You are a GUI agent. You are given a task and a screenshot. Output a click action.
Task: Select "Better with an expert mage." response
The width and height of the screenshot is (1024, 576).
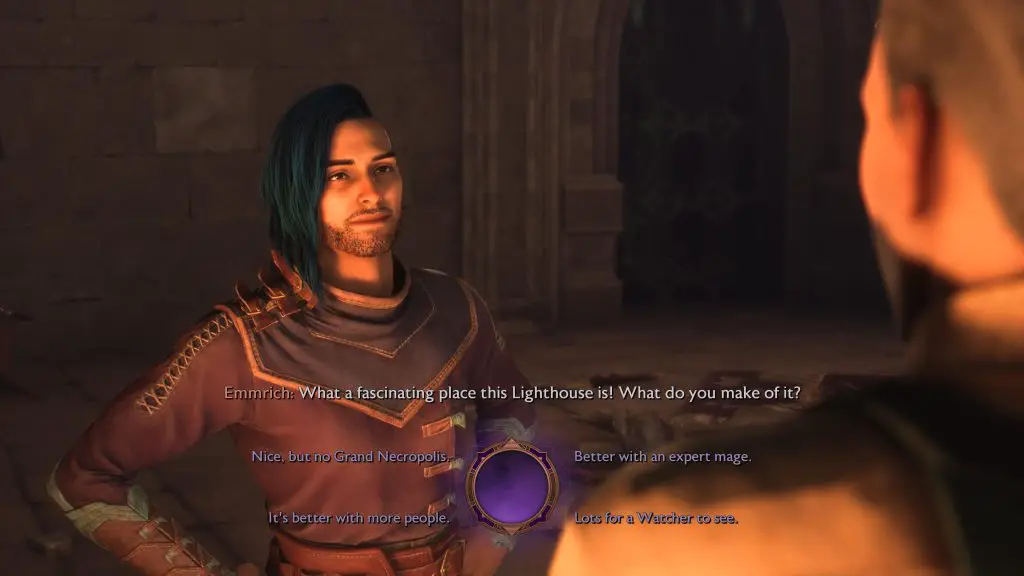click(x=662, y=457)
